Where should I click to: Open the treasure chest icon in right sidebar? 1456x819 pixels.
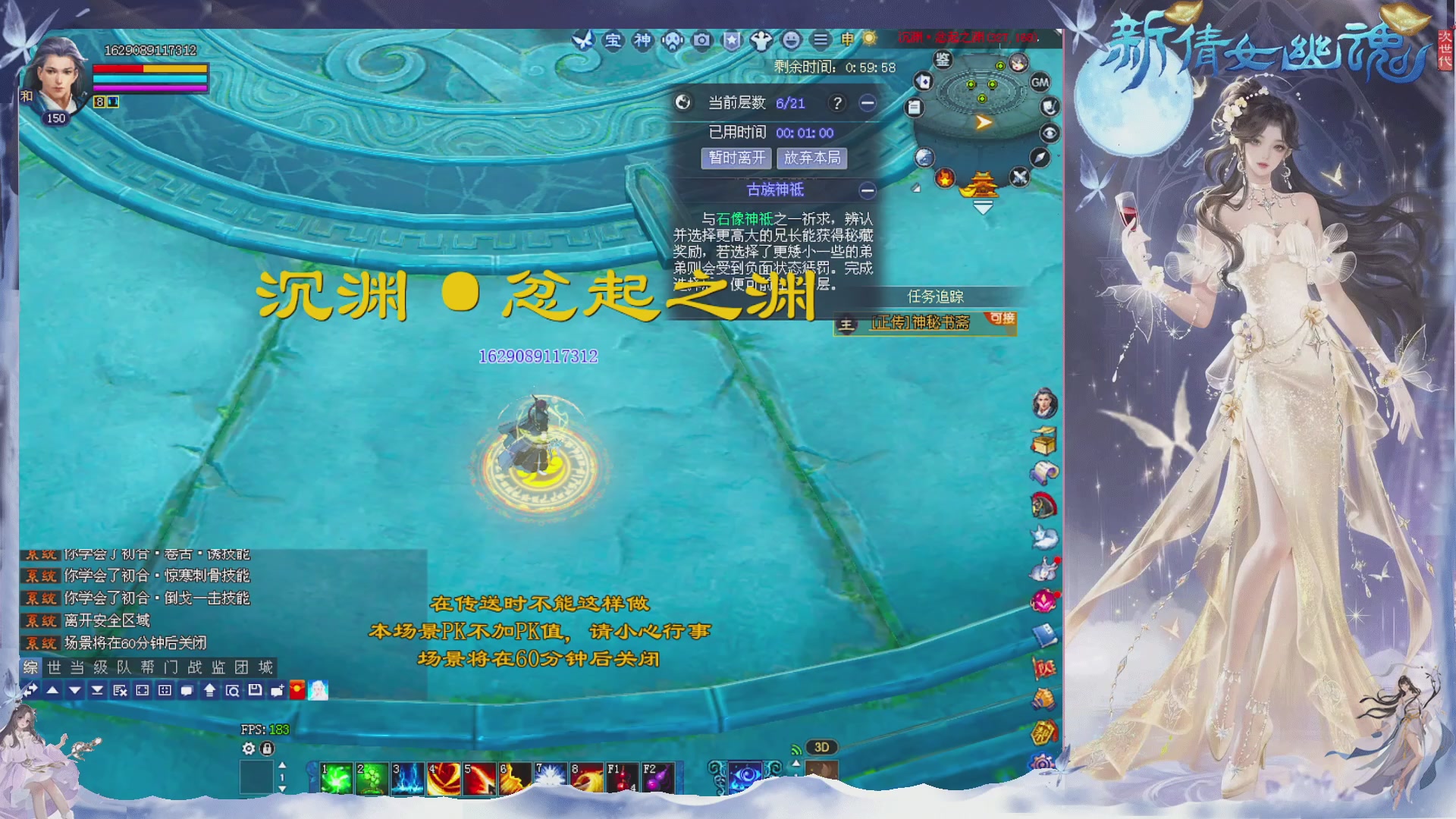(1044, 440)
